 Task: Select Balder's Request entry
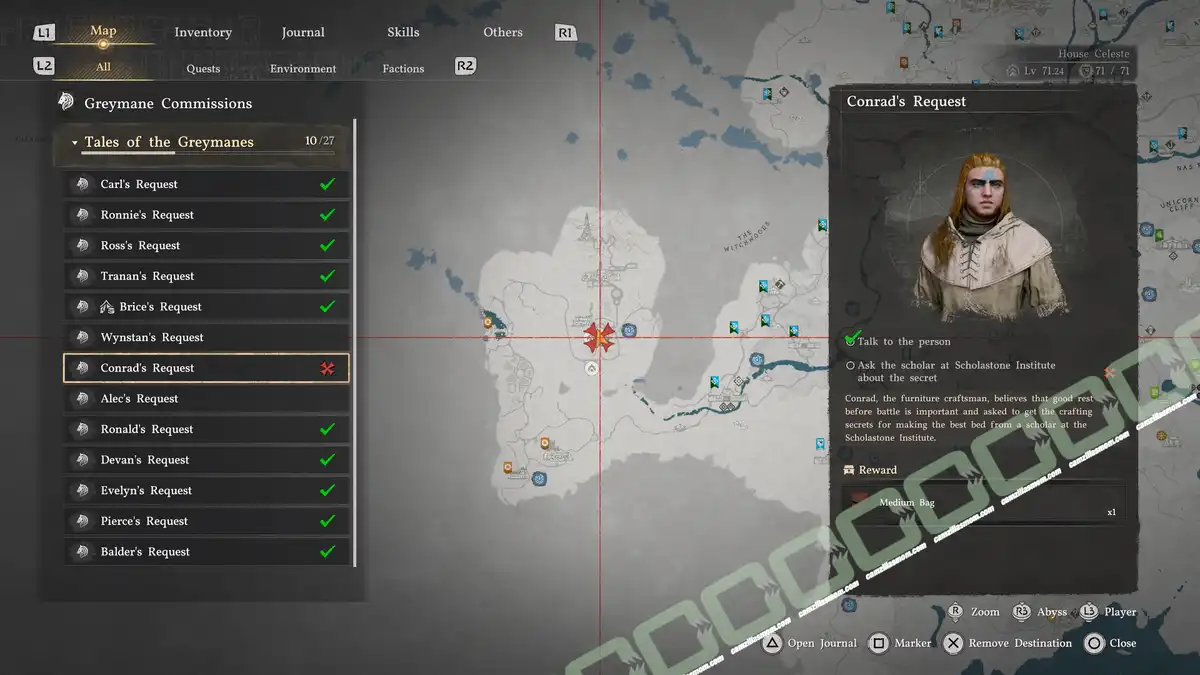click(206, 552)
